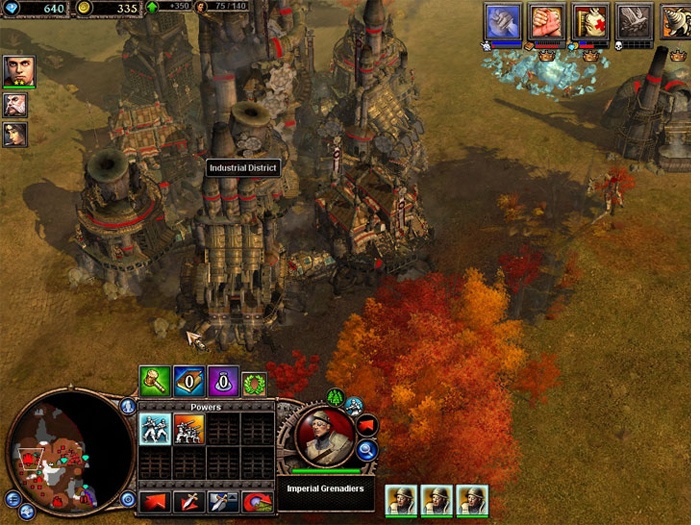
Task: Open the hammer build menu tab
Action: point(154,380)
